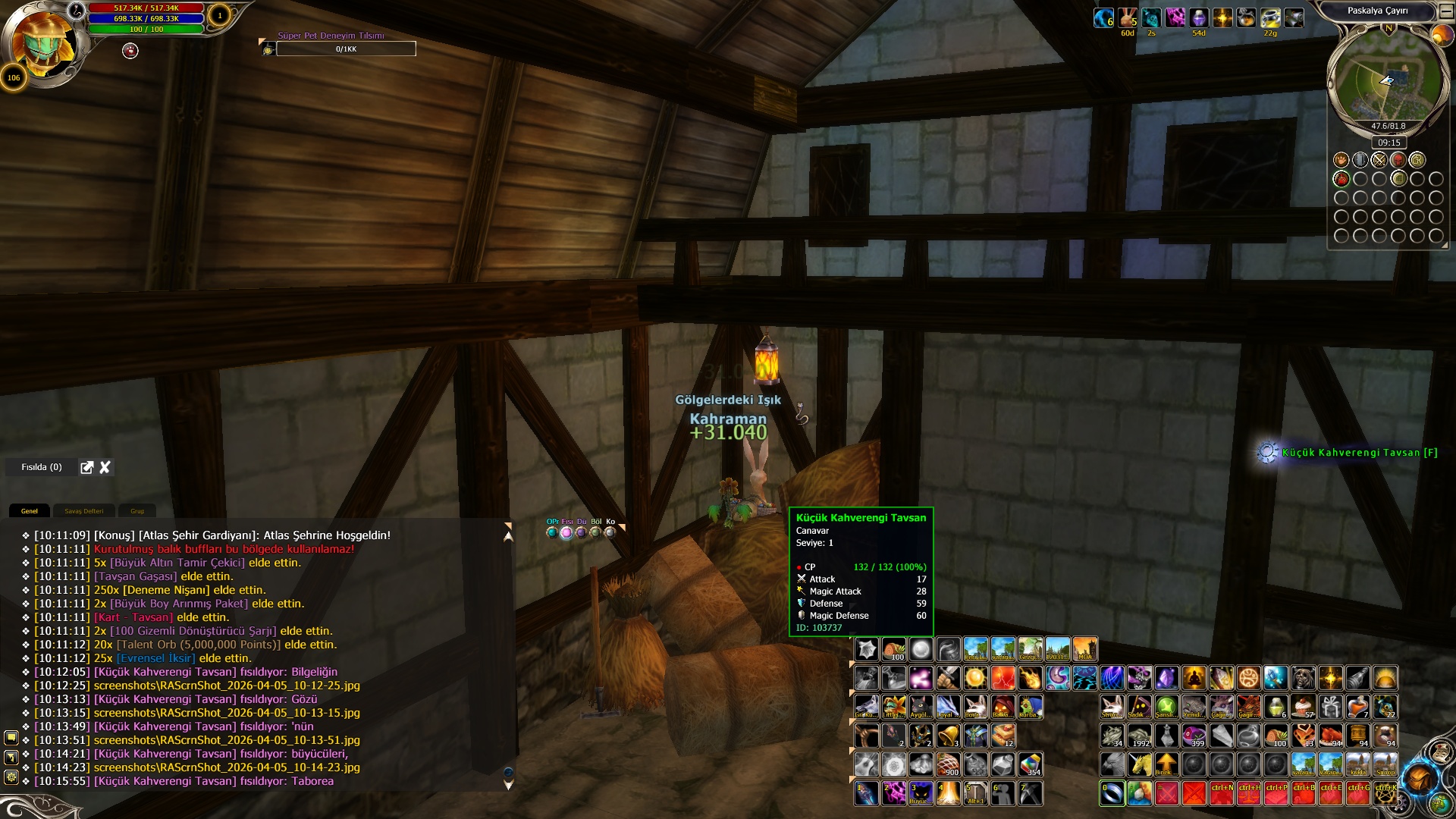Switch to the Savaş Defteri chat tab
Viewport: 1456px width, 819px height.
click(83, 511)
